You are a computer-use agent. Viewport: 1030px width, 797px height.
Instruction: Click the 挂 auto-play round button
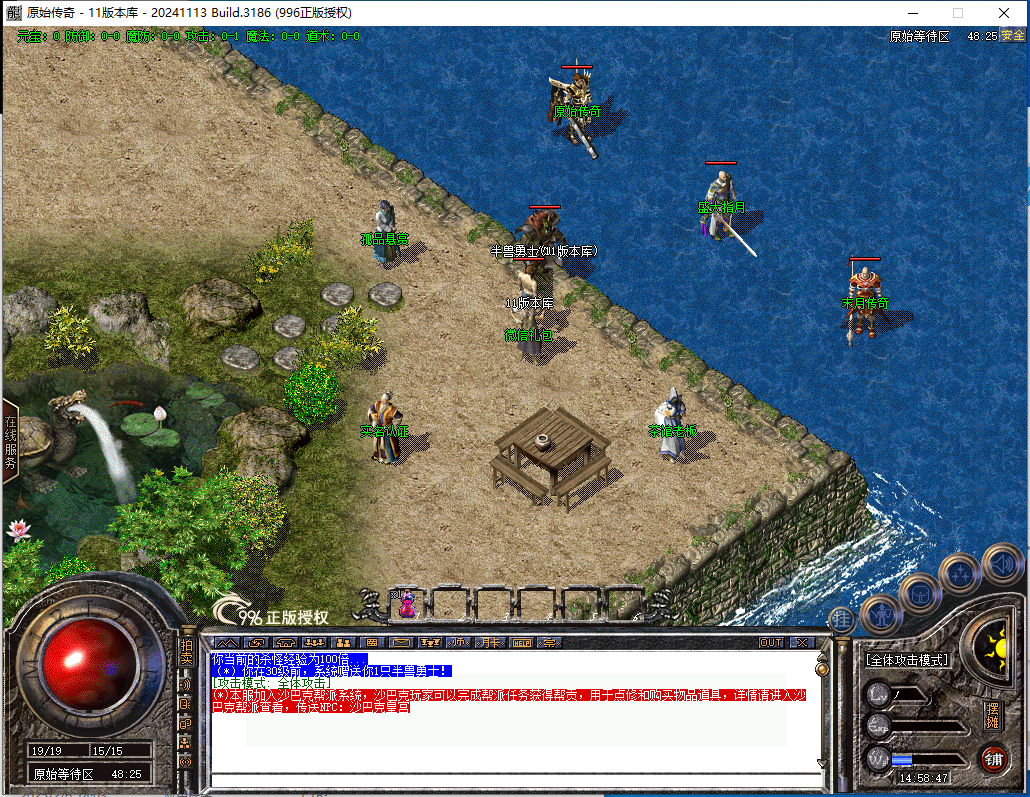[843, 619]
